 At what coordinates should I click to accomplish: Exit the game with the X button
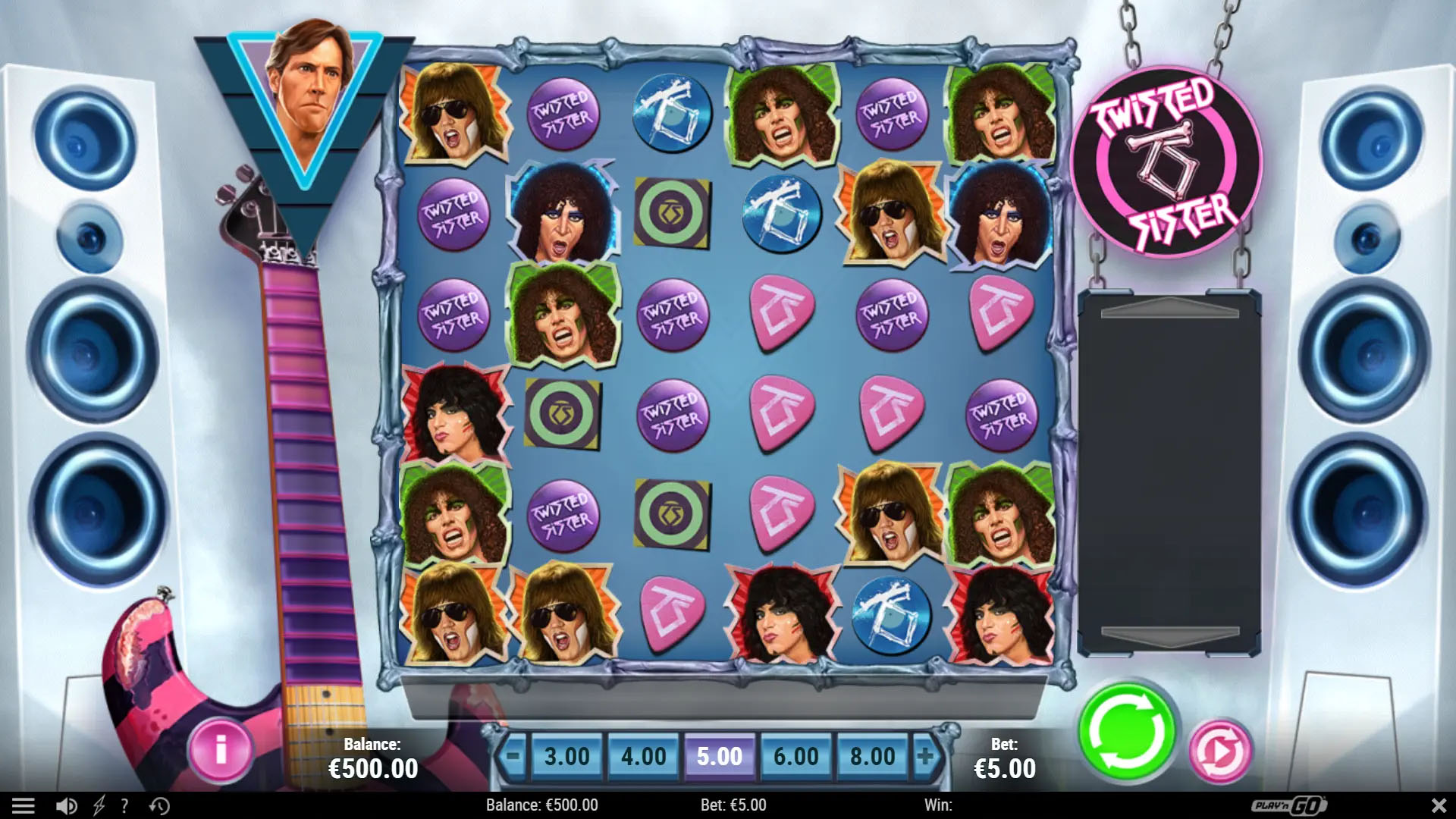tap(1440, 805)
